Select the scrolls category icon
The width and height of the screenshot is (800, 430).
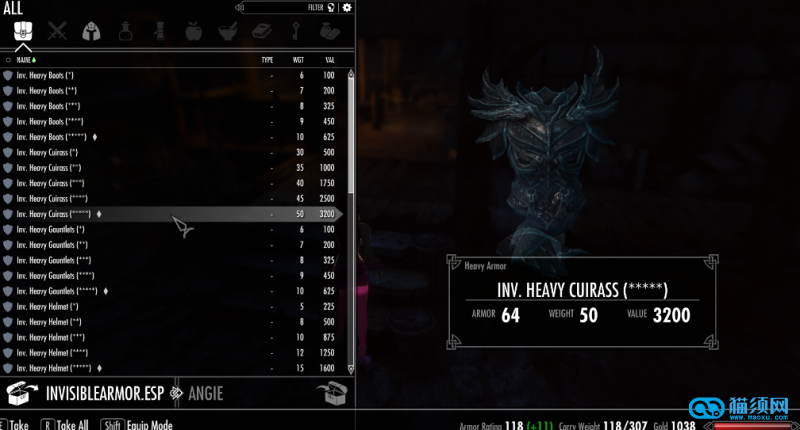pyautogui.click(x=157, y=31)
